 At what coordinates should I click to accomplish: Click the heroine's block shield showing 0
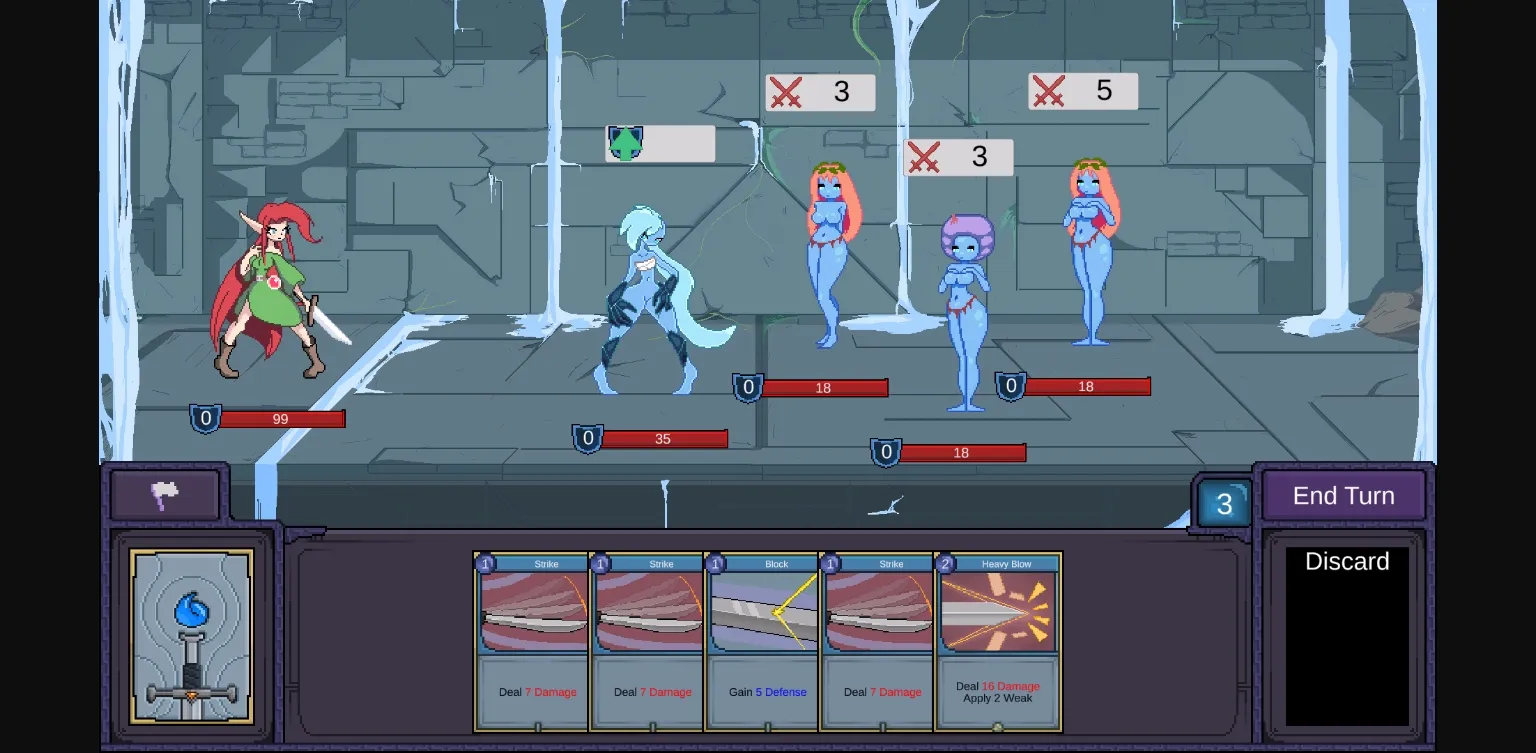click(205, 419)
